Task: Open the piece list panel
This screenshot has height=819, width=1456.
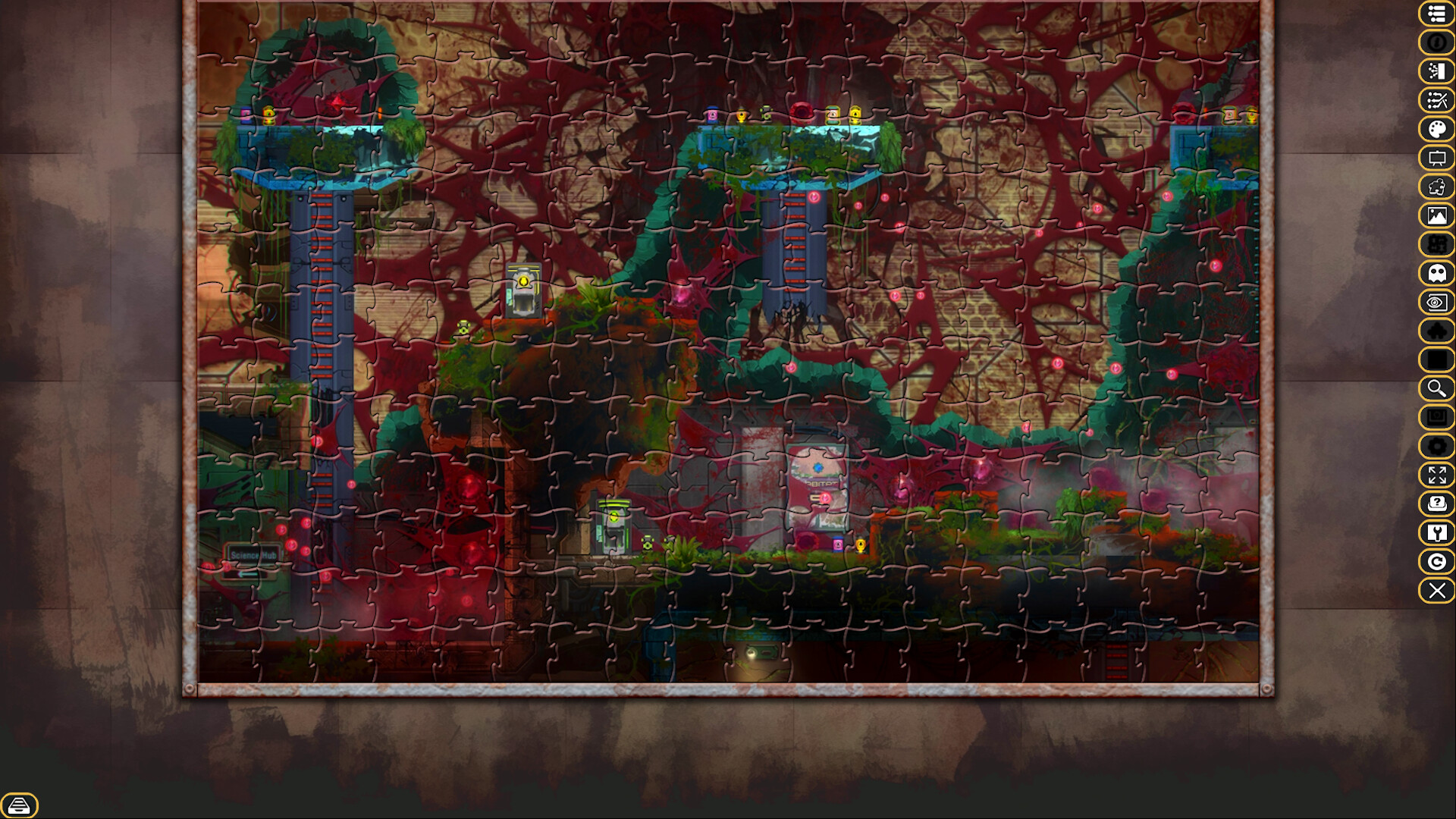Action: (1436, 13)
